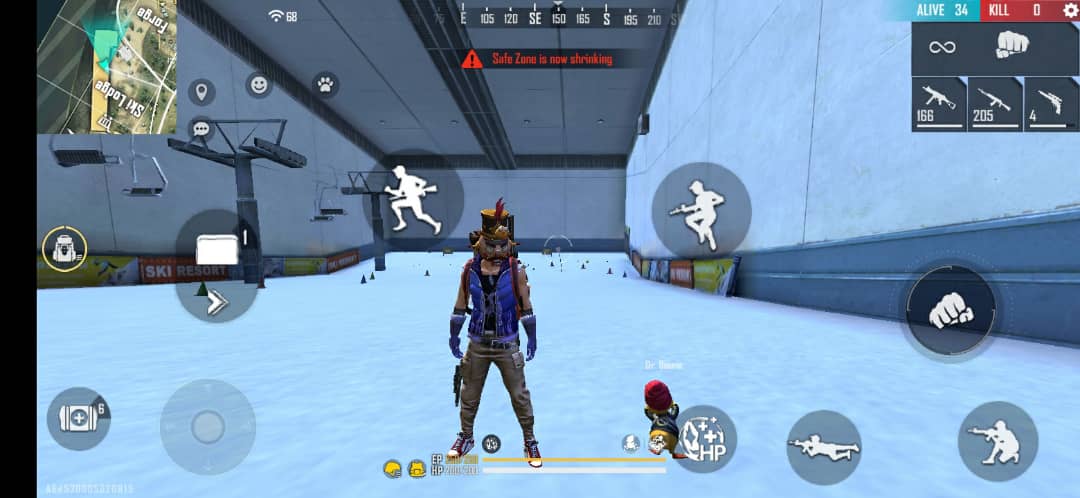Activate the HP healing skill
This screenshot has height=498, width=1080.
pyautogui.click(x=704, y=439)
